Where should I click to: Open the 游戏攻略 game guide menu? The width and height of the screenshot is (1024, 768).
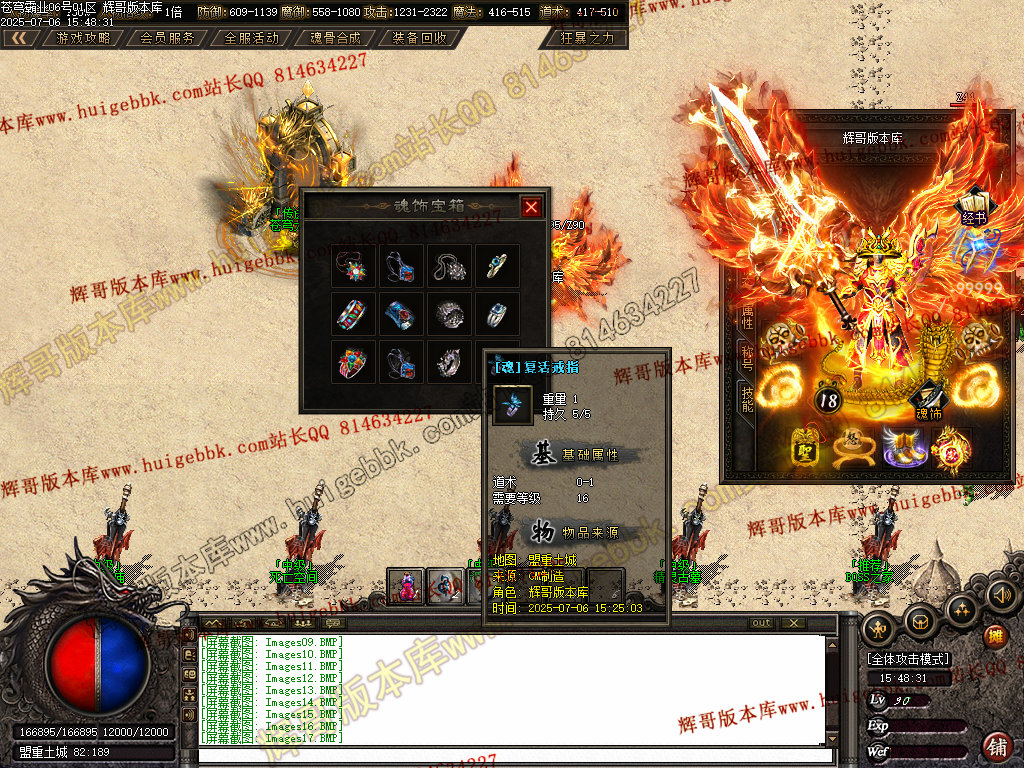click(83, 38)
